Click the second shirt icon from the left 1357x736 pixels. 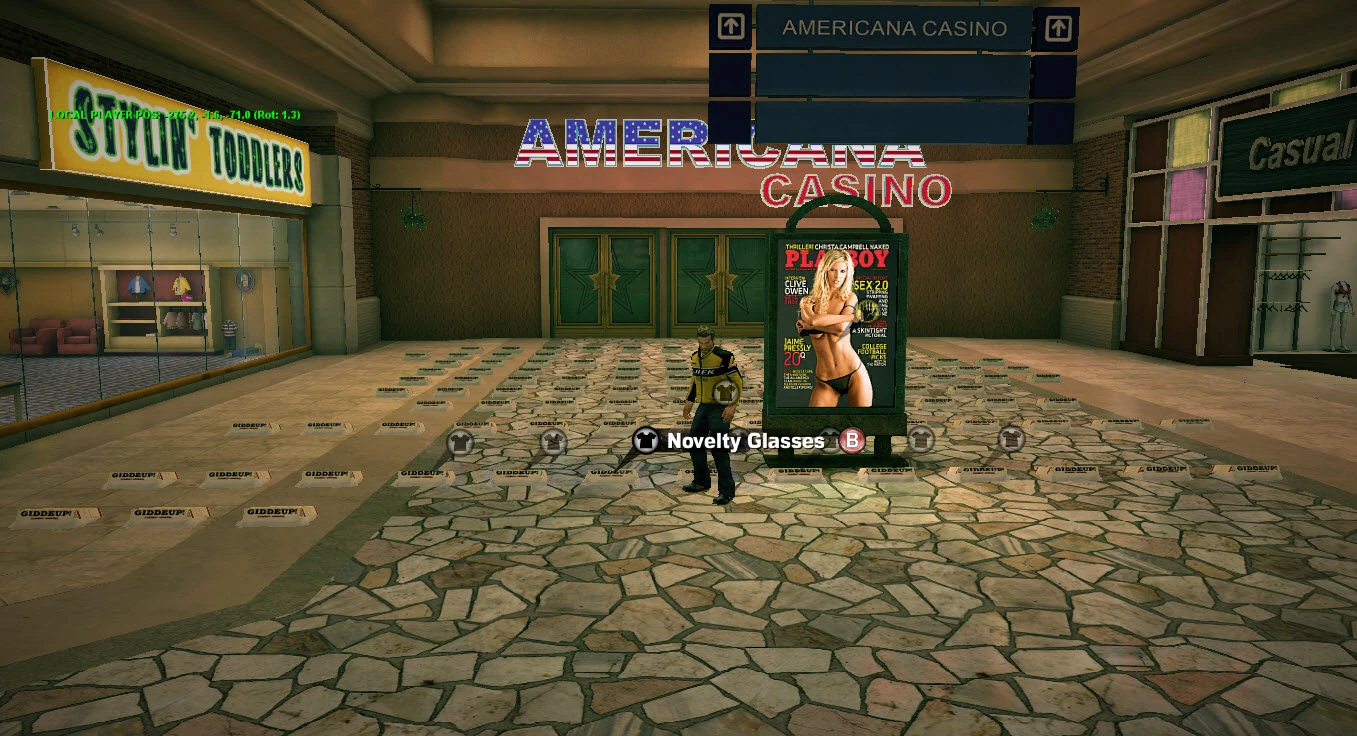point(553,442)
